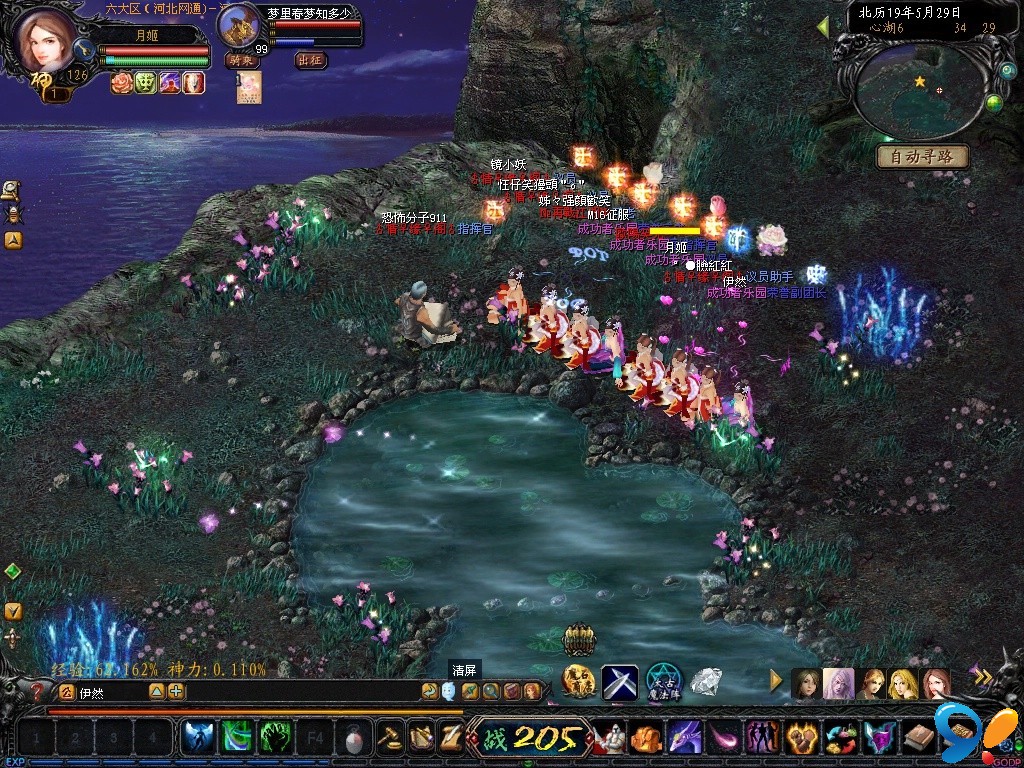Open the two-figures social icon
The width and height of the screenshot is (1024, 768).
(x=762, y=738)
